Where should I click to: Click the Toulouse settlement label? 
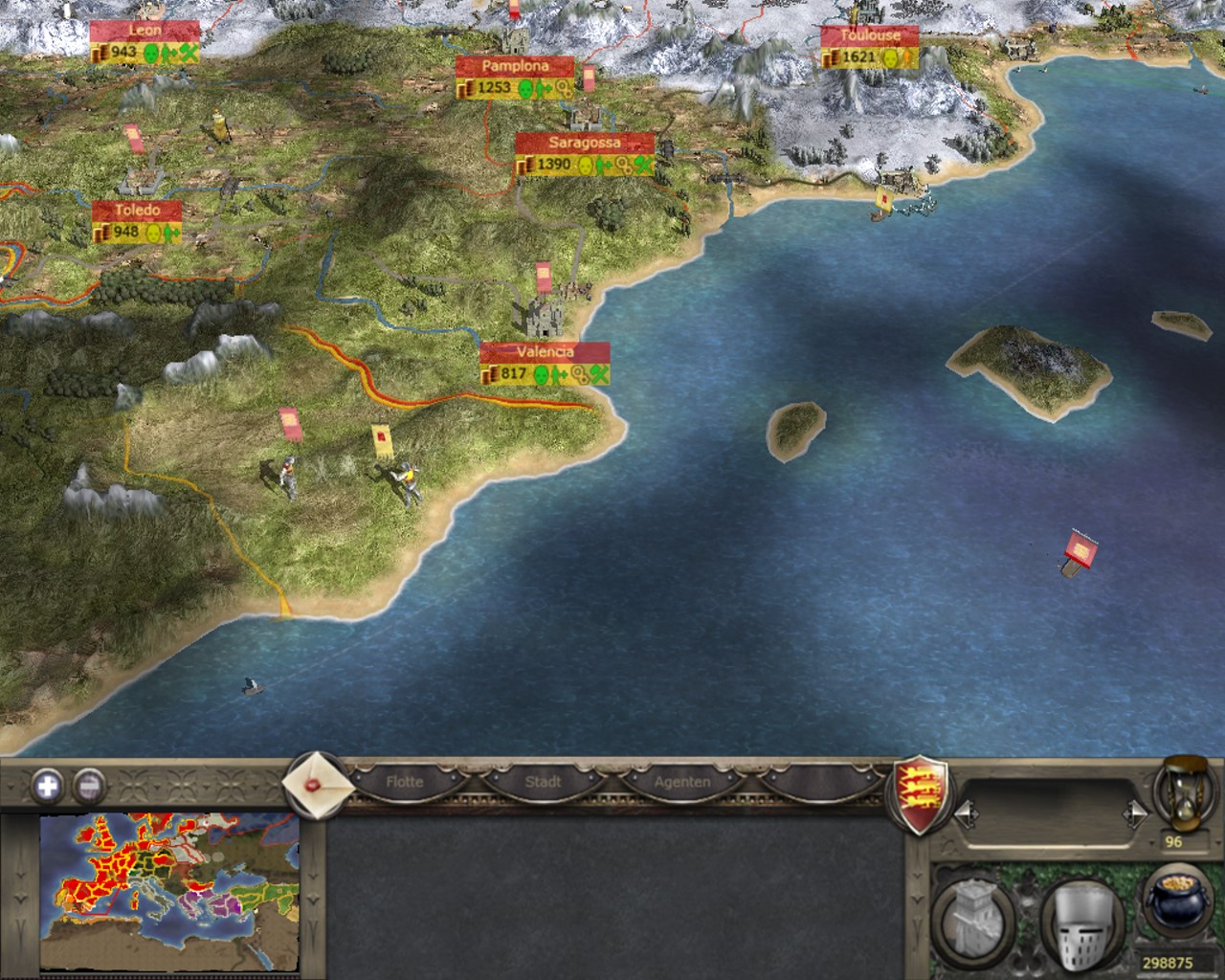(870, 35)
